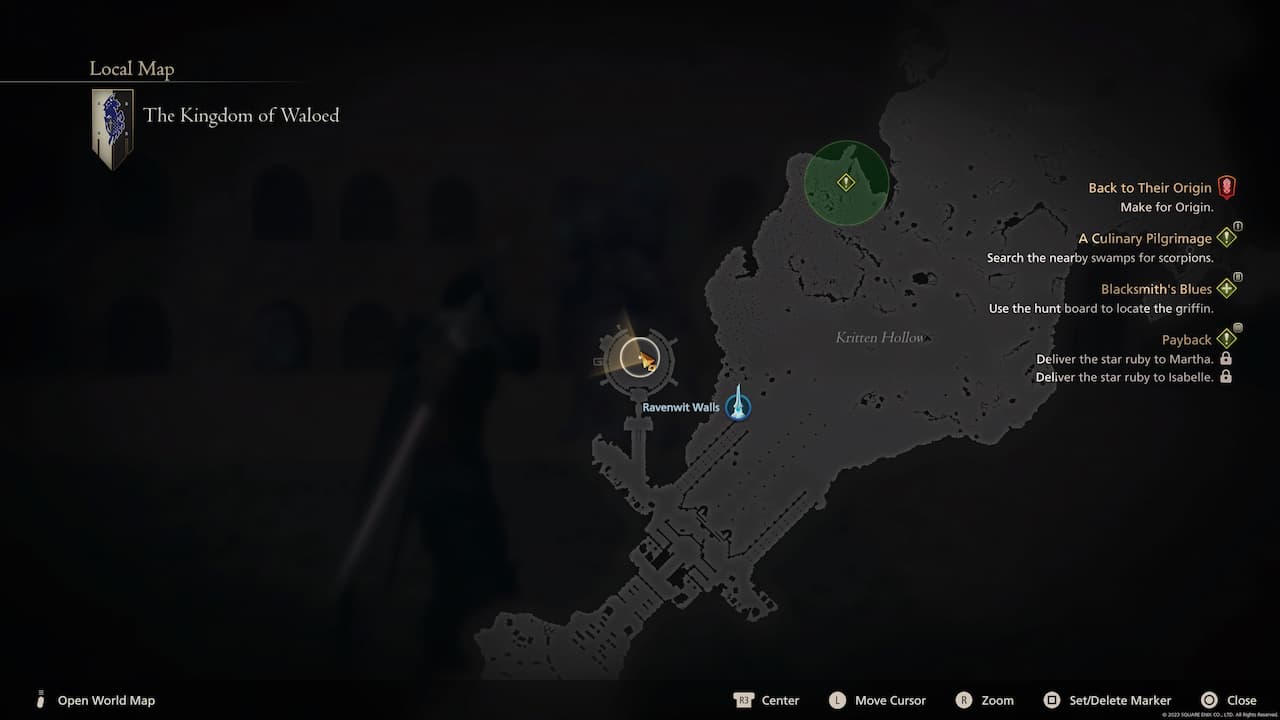Screen dimensions: 1280x720
Task: Click the quest marker inside the green circle
Action: coord(845,183)
